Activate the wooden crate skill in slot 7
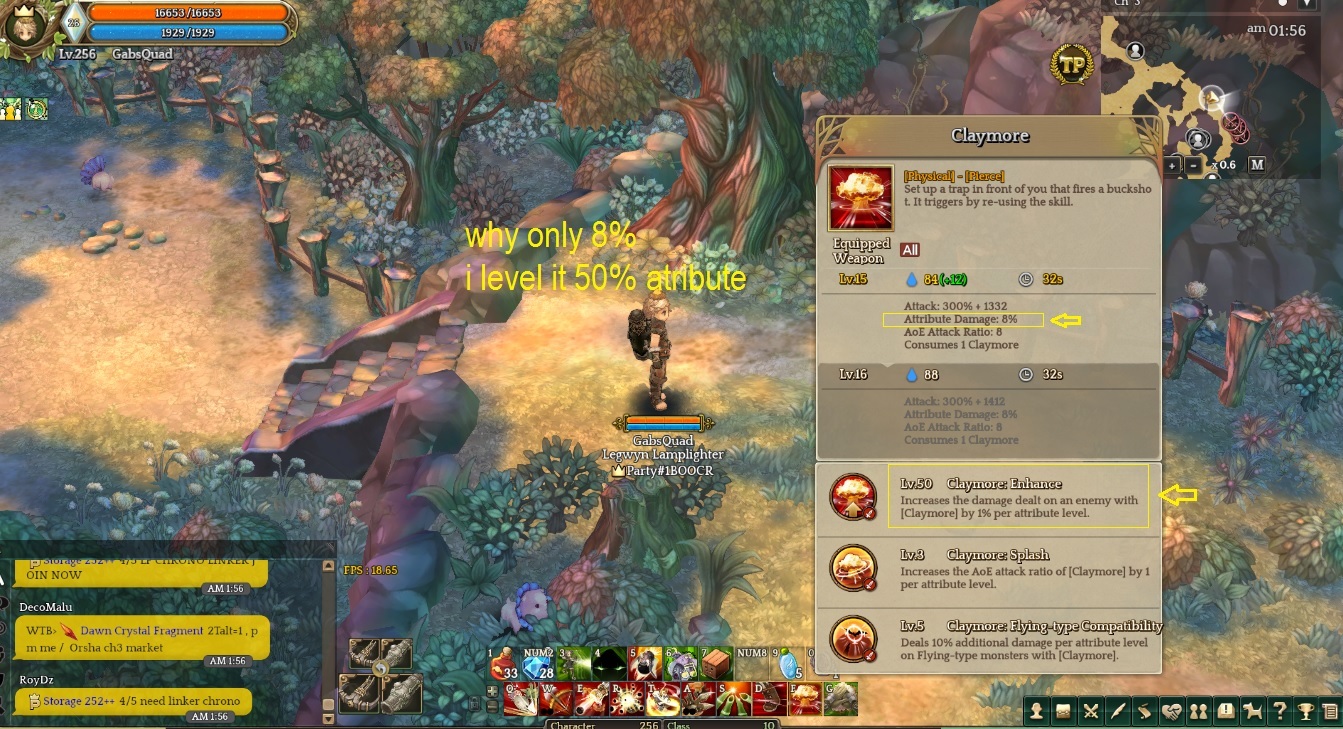The image size is (1343, 729). [x=715, y=664]
